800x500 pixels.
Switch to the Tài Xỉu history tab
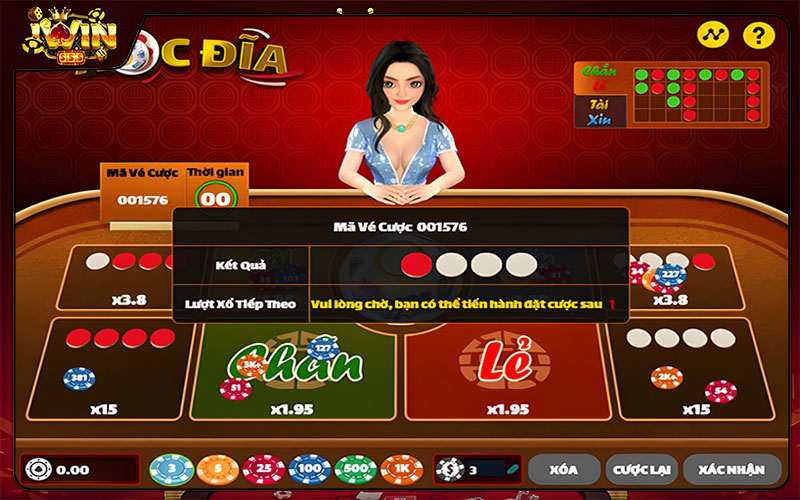point(600,111)
